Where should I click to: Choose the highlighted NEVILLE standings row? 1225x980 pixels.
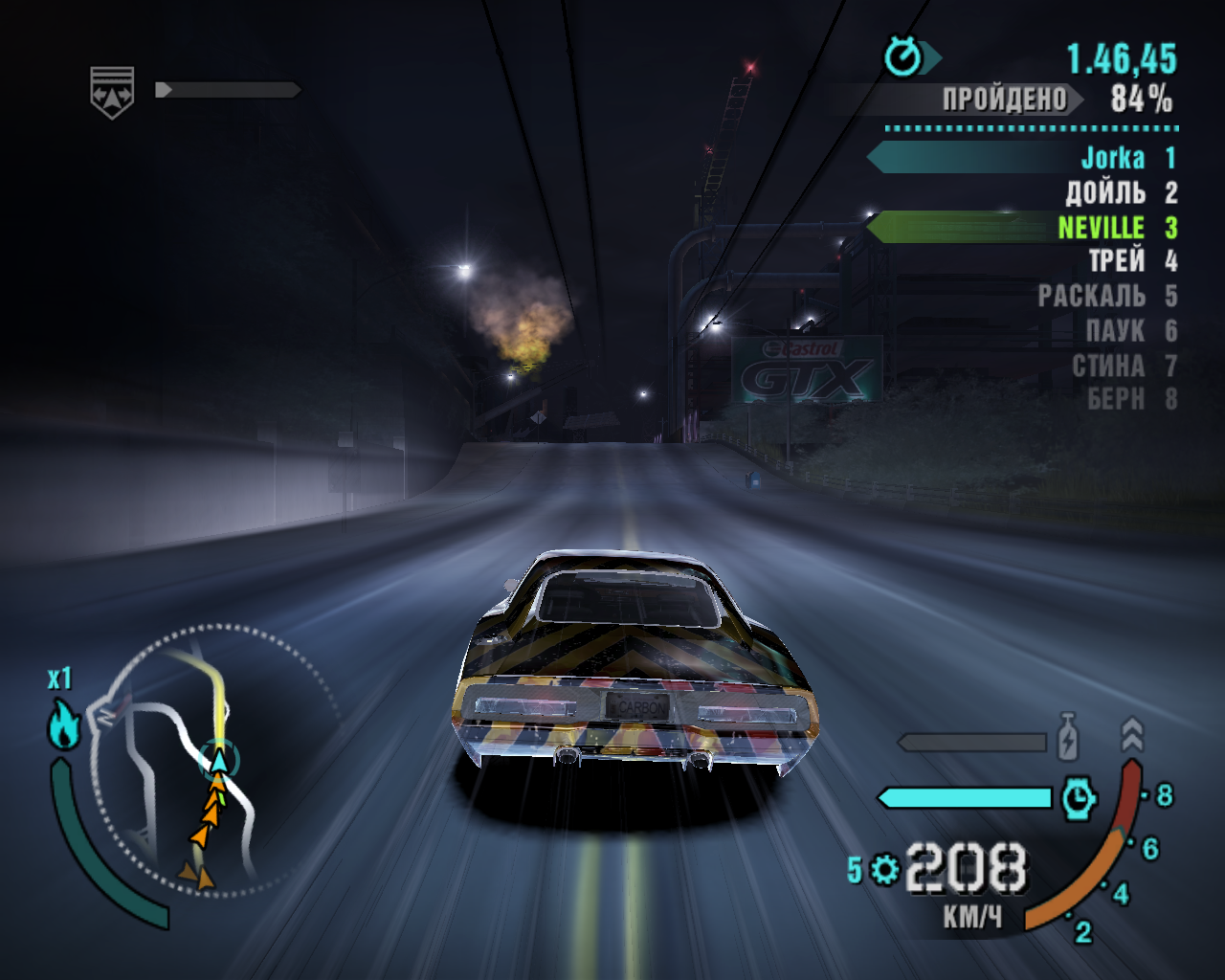(1101, 228)
